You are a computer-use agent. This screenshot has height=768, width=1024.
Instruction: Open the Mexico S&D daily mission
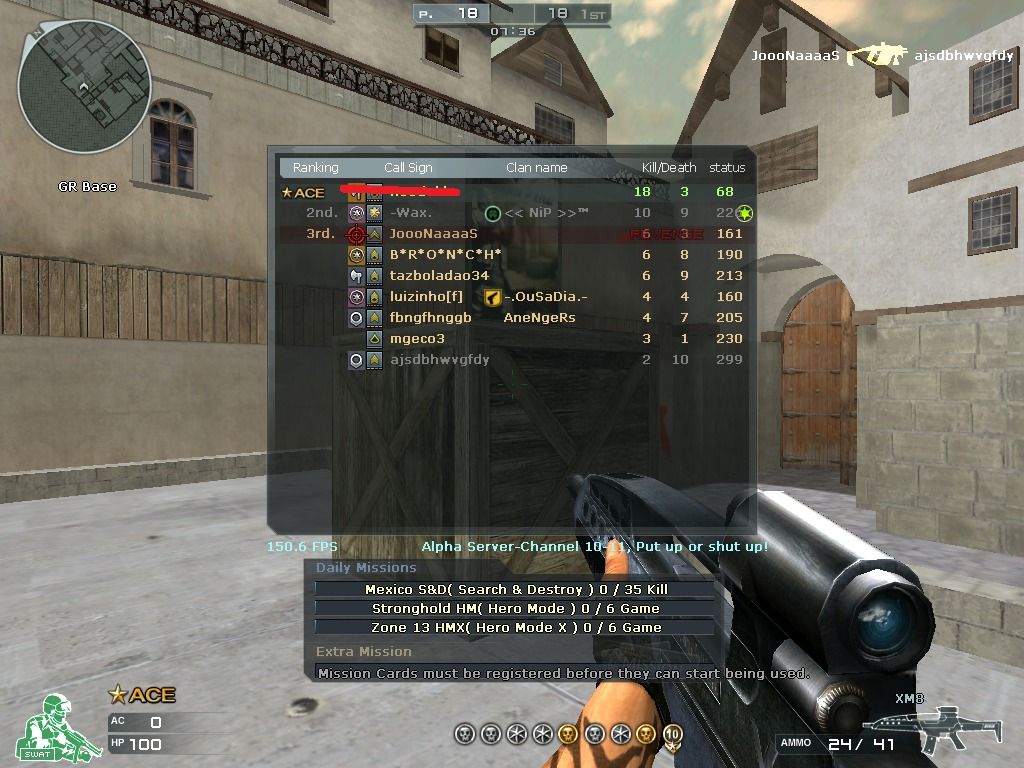[514, 590]
